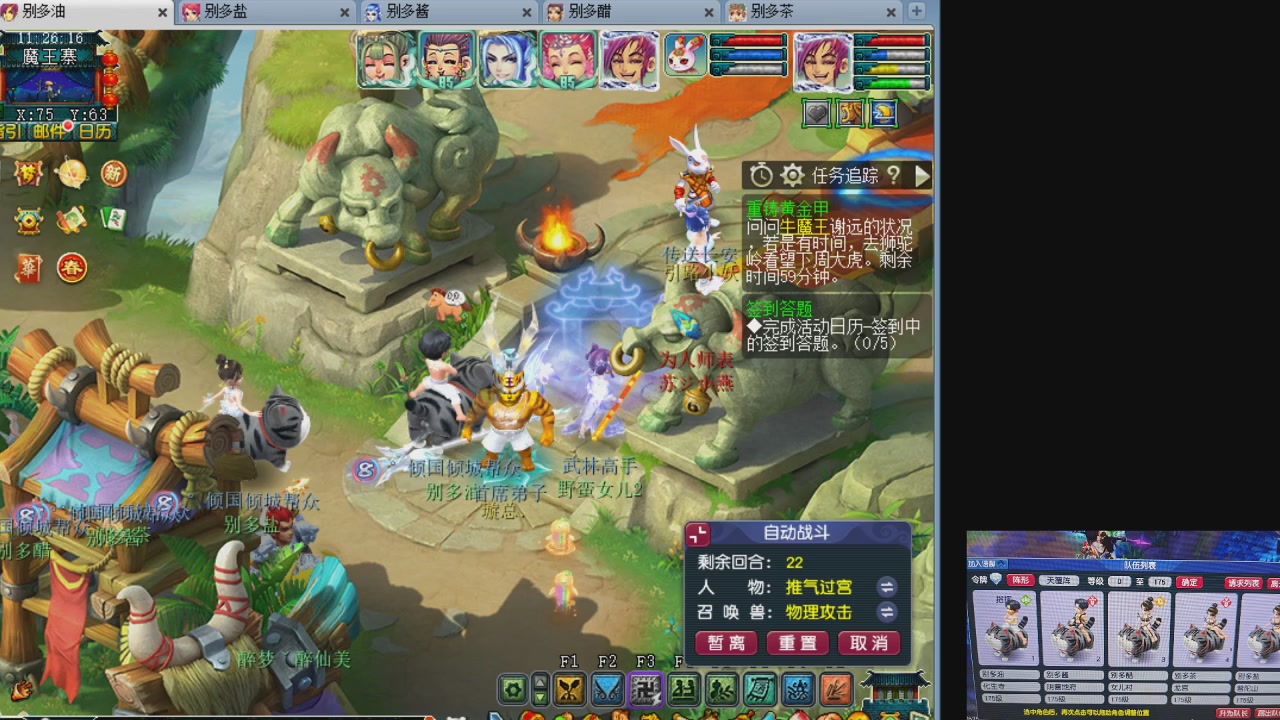
Task: Click the gear settings icon in the bottom skill toolbar
Action: pos(514,690)
